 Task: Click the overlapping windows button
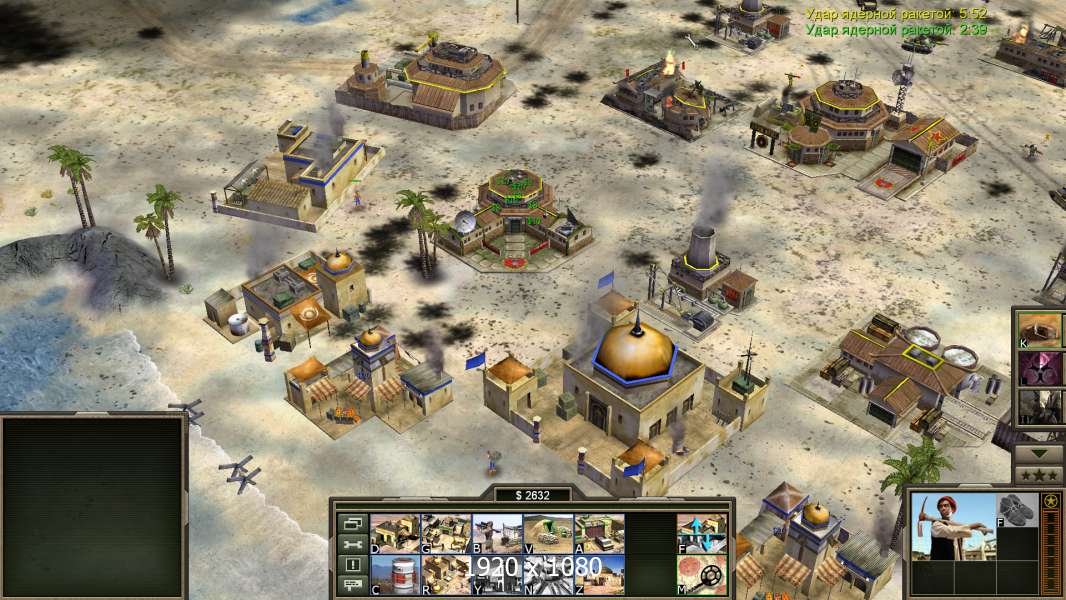pos(351,523)
